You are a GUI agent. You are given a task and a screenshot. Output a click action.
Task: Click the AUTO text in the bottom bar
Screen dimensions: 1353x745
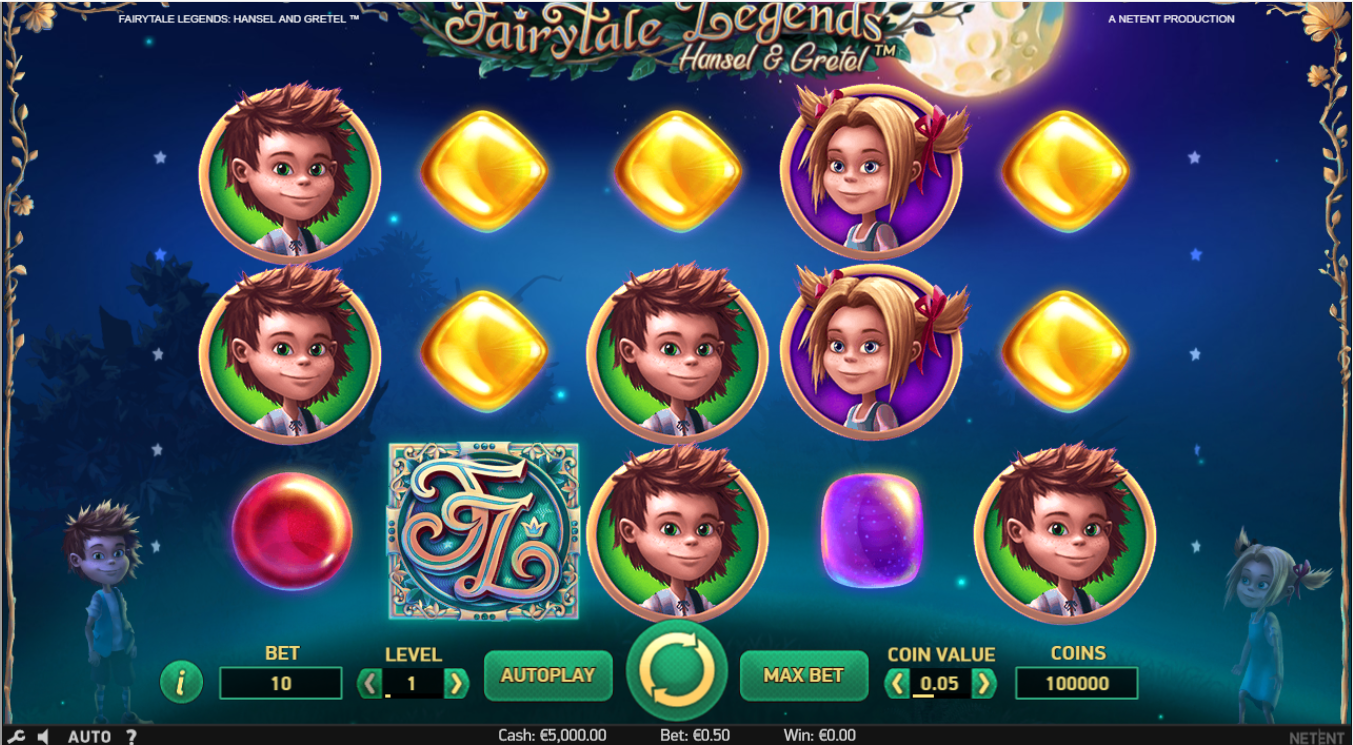pos(89,737)
